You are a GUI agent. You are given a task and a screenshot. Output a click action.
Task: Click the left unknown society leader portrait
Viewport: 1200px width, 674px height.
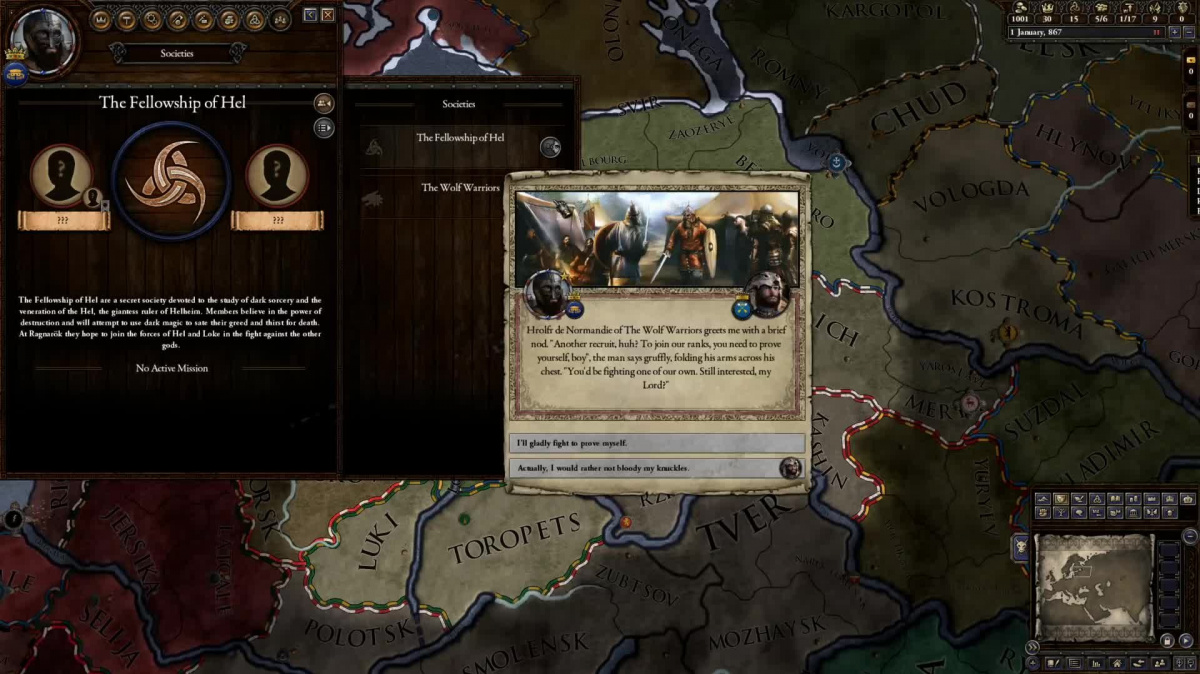tap(61, 175)
